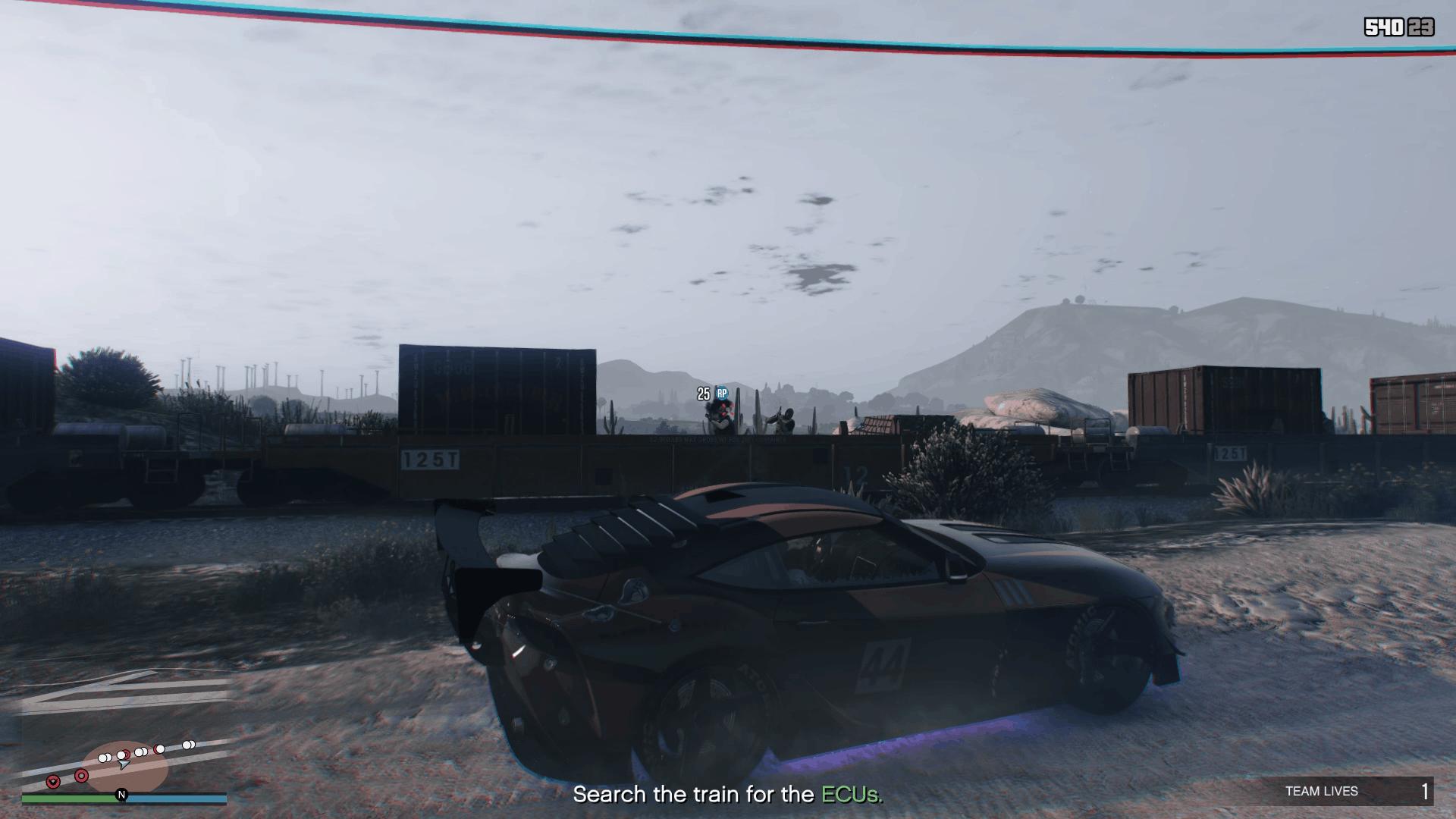The image size is (1456, 819).
Task: Select the red enemy marker with down arrow
Action: tap(53, 781)
